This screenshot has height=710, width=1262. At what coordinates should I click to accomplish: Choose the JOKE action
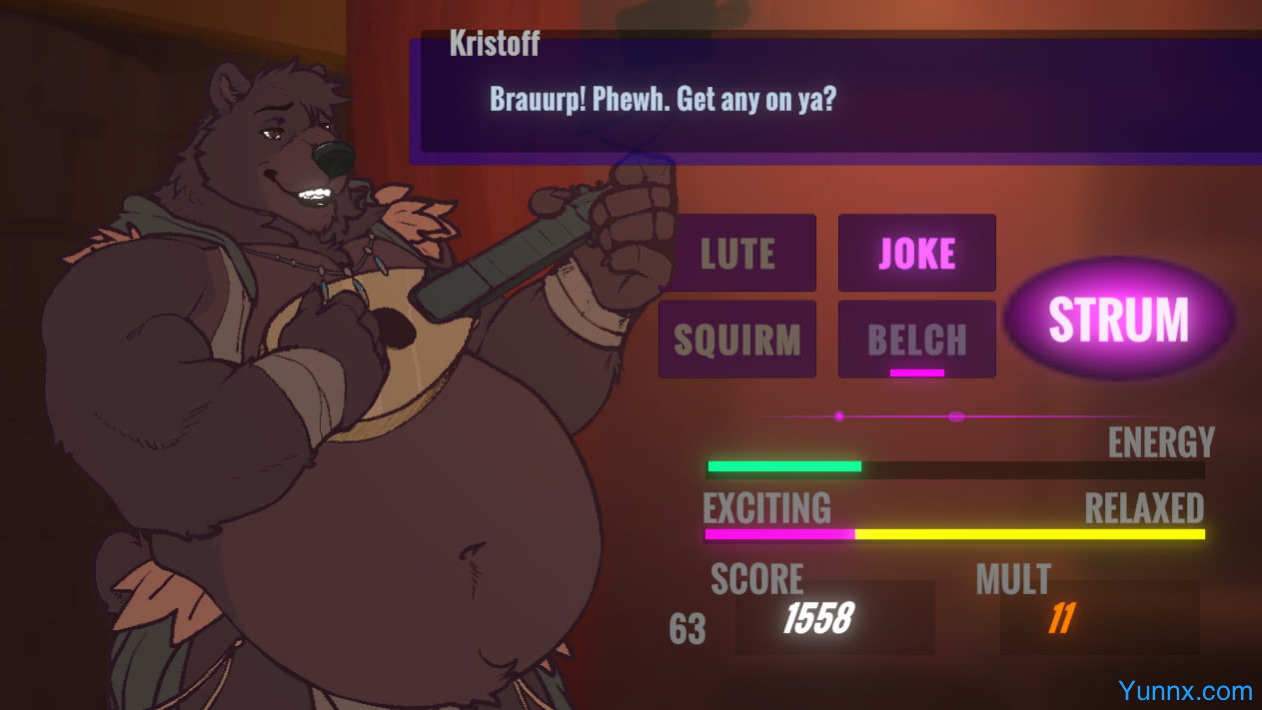pos(916,253)
